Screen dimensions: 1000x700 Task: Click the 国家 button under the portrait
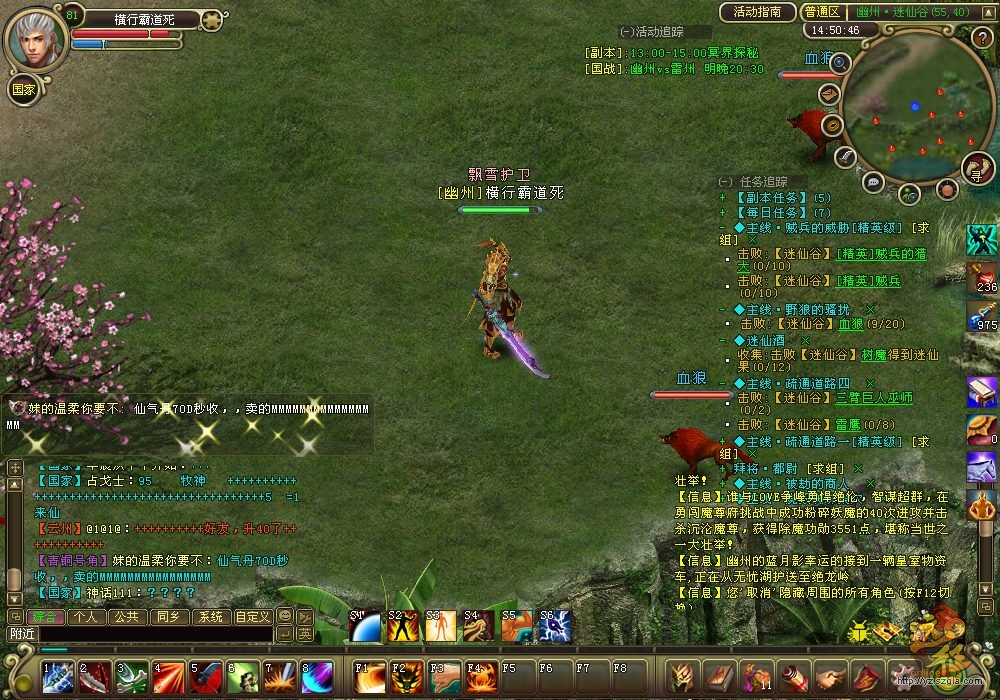tap(24, 88)
